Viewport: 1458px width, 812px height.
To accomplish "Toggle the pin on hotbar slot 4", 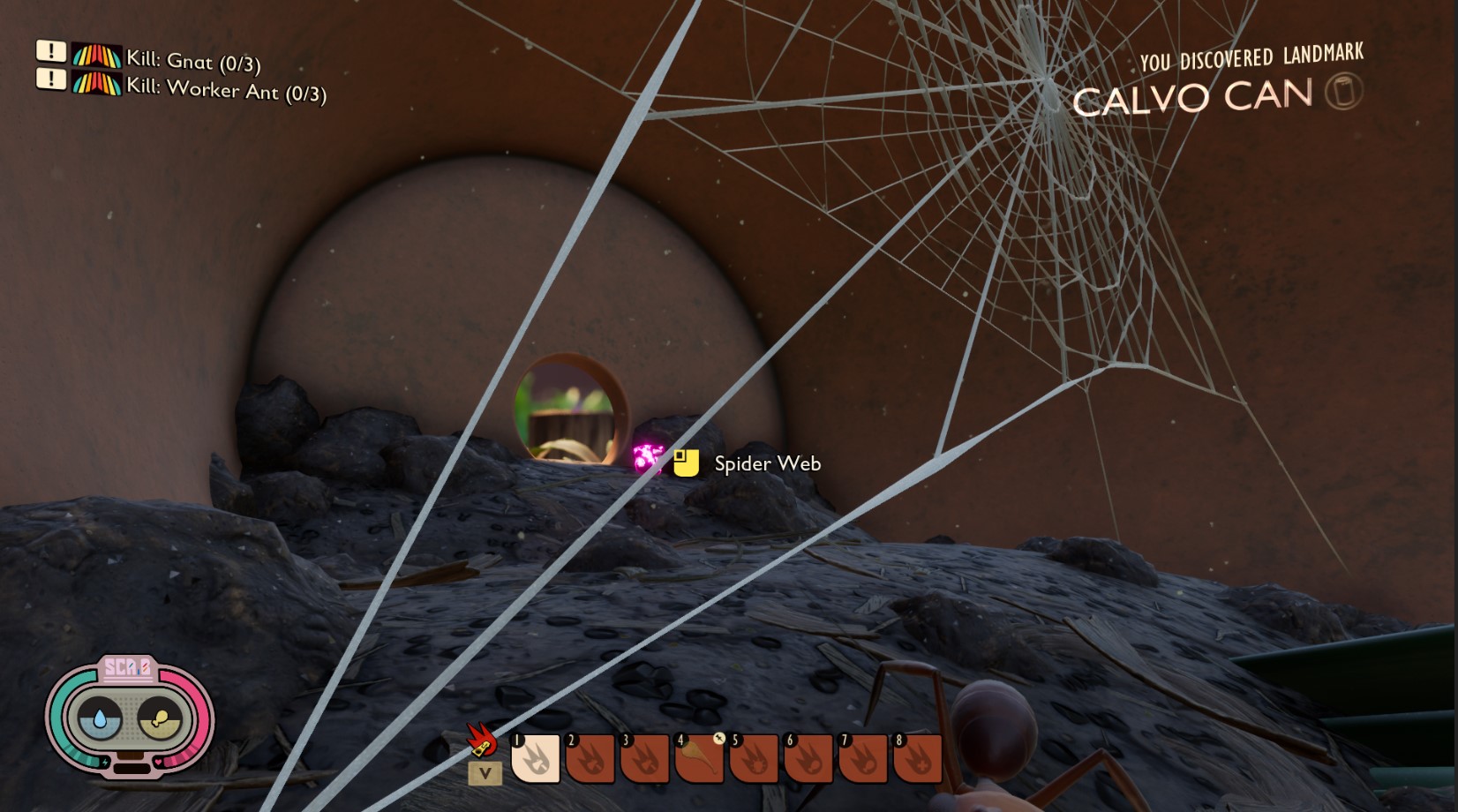I will [x=719, y=739].
